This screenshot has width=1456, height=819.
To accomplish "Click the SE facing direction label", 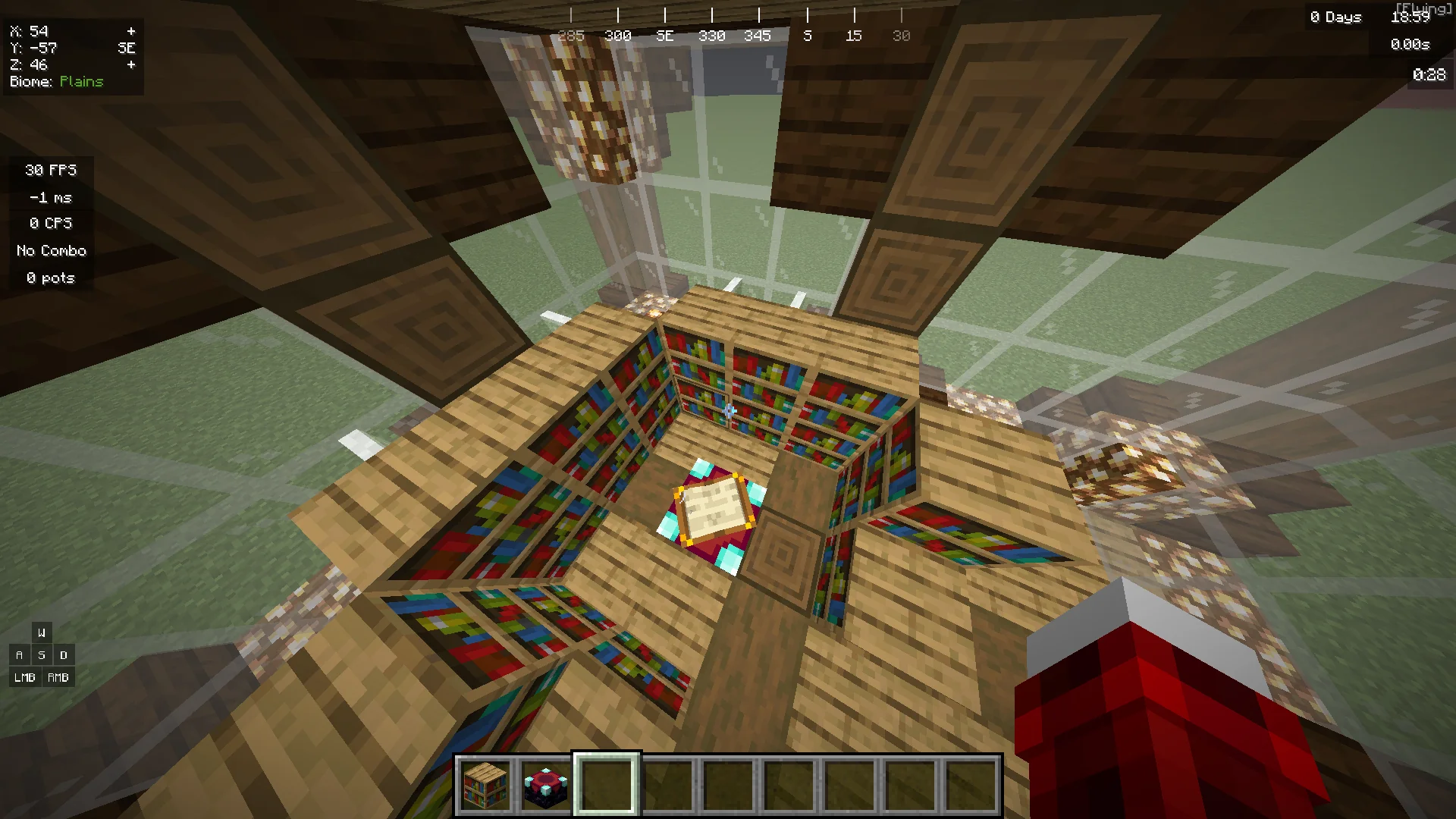I will (126, 48).
